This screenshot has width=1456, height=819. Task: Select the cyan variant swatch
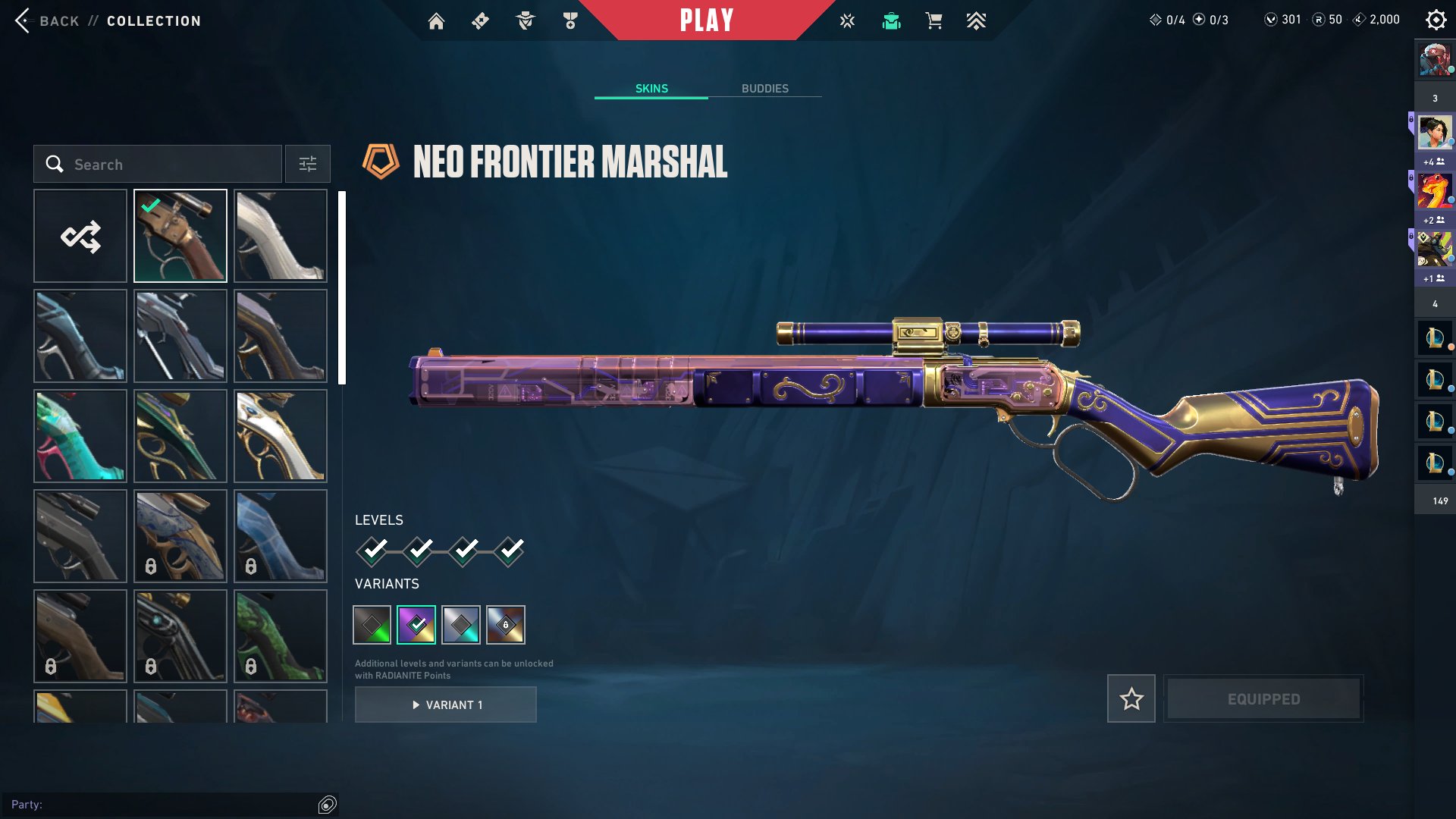(x=460, y=625)
